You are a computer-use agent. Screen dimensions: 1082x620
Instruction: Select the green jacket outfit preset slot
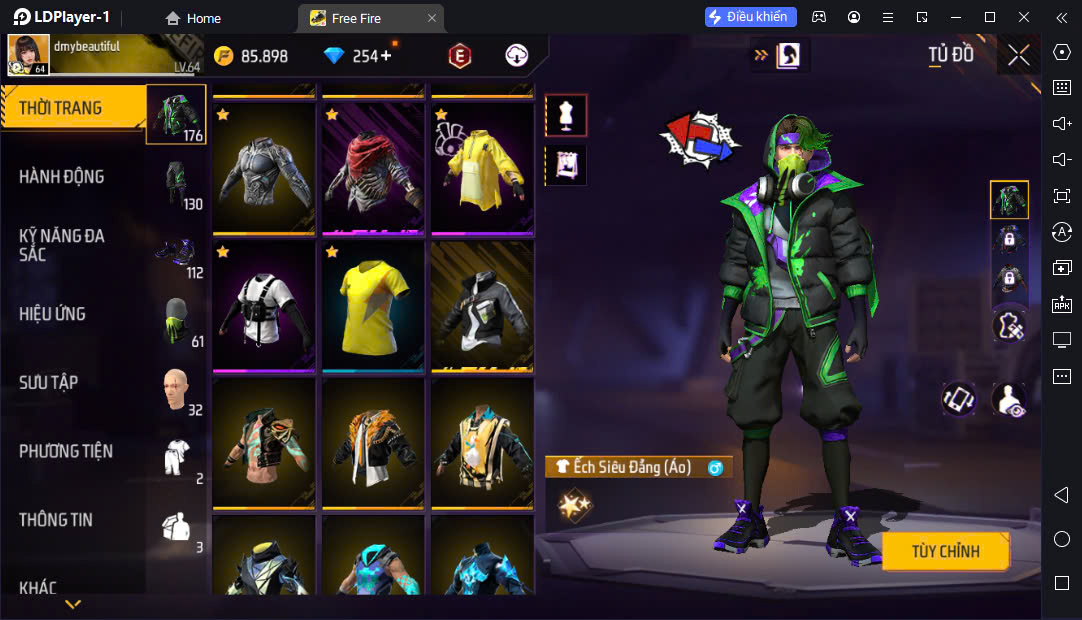(x=1009, y=200)
